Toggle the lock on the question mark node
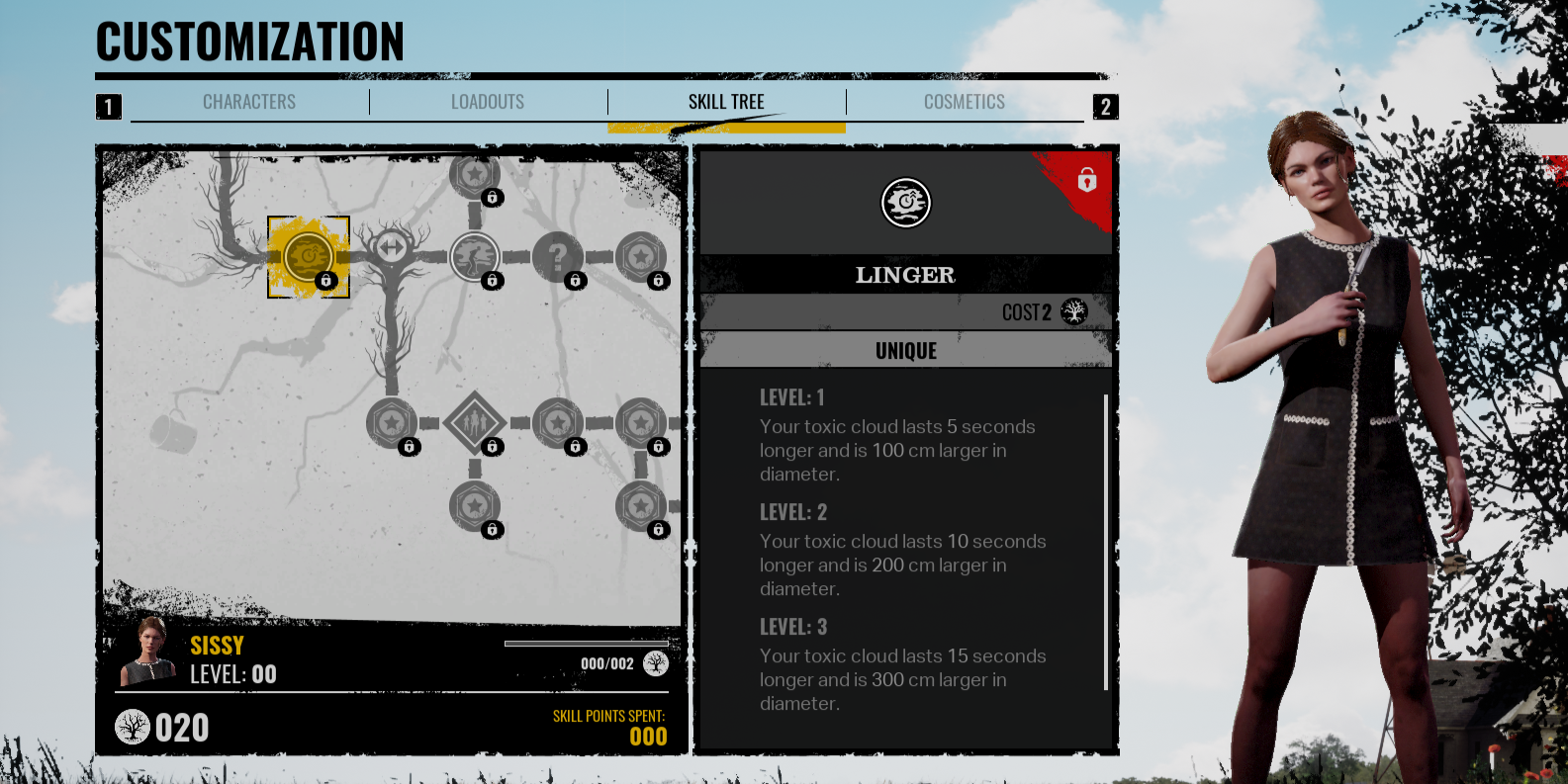Viewport: 1568px width, 784px height. [x=577, y=282]
